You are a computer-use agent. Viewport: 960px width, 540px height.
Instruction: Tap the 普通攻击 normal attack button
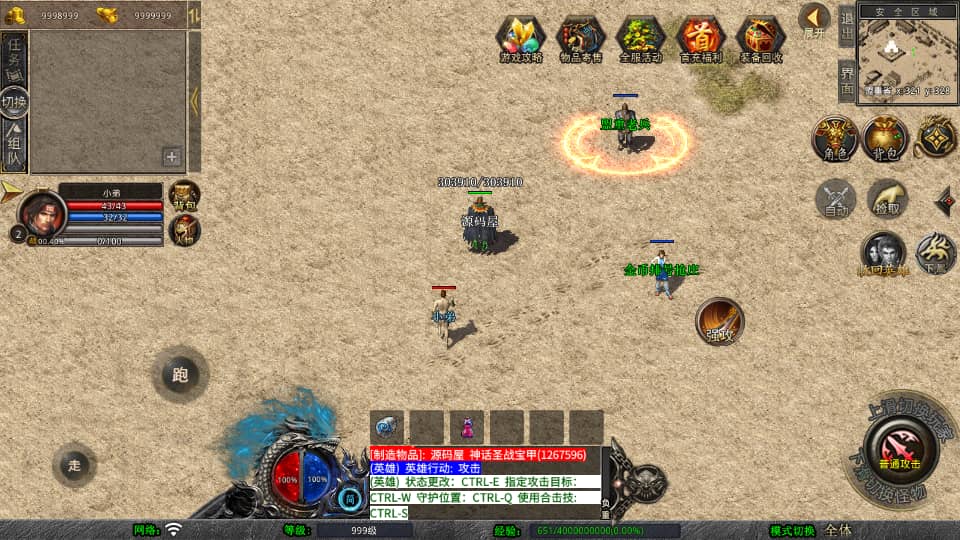click(x=900, y=450)
